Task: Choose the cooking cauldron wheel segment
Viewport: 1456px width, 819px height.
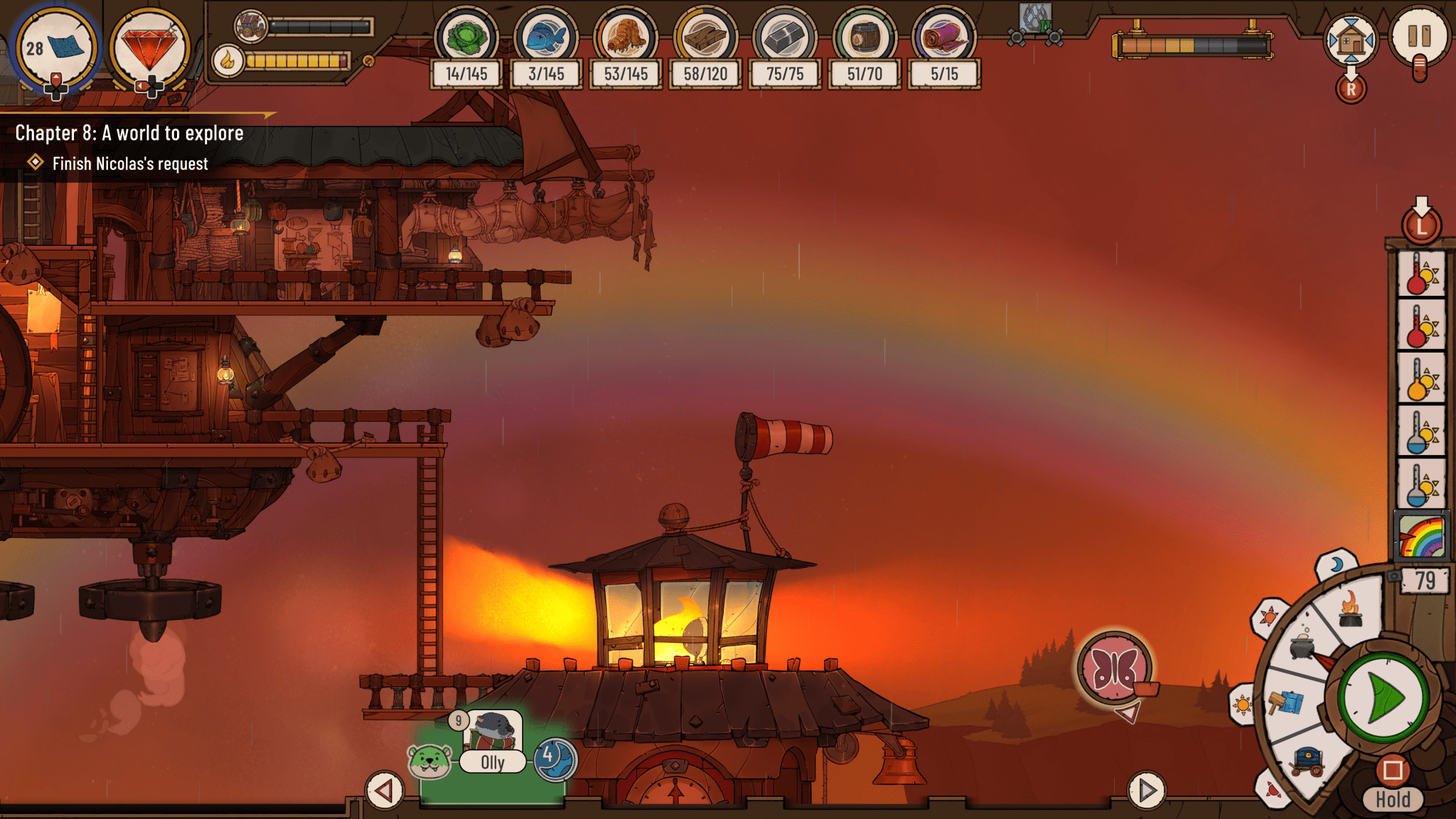Action: point(1302,645)
